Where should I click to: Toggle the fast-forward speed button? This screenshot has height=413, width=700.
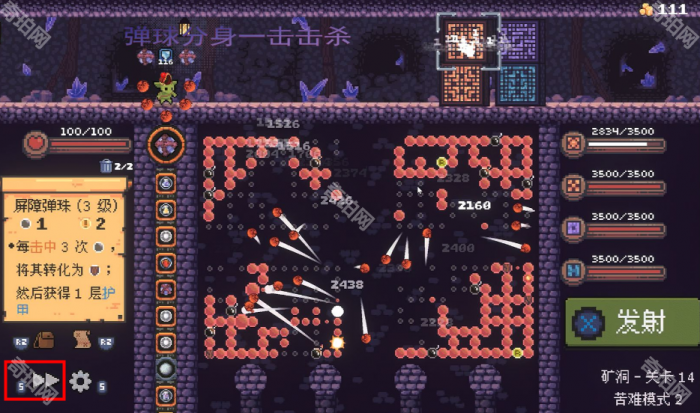point(41,380)
